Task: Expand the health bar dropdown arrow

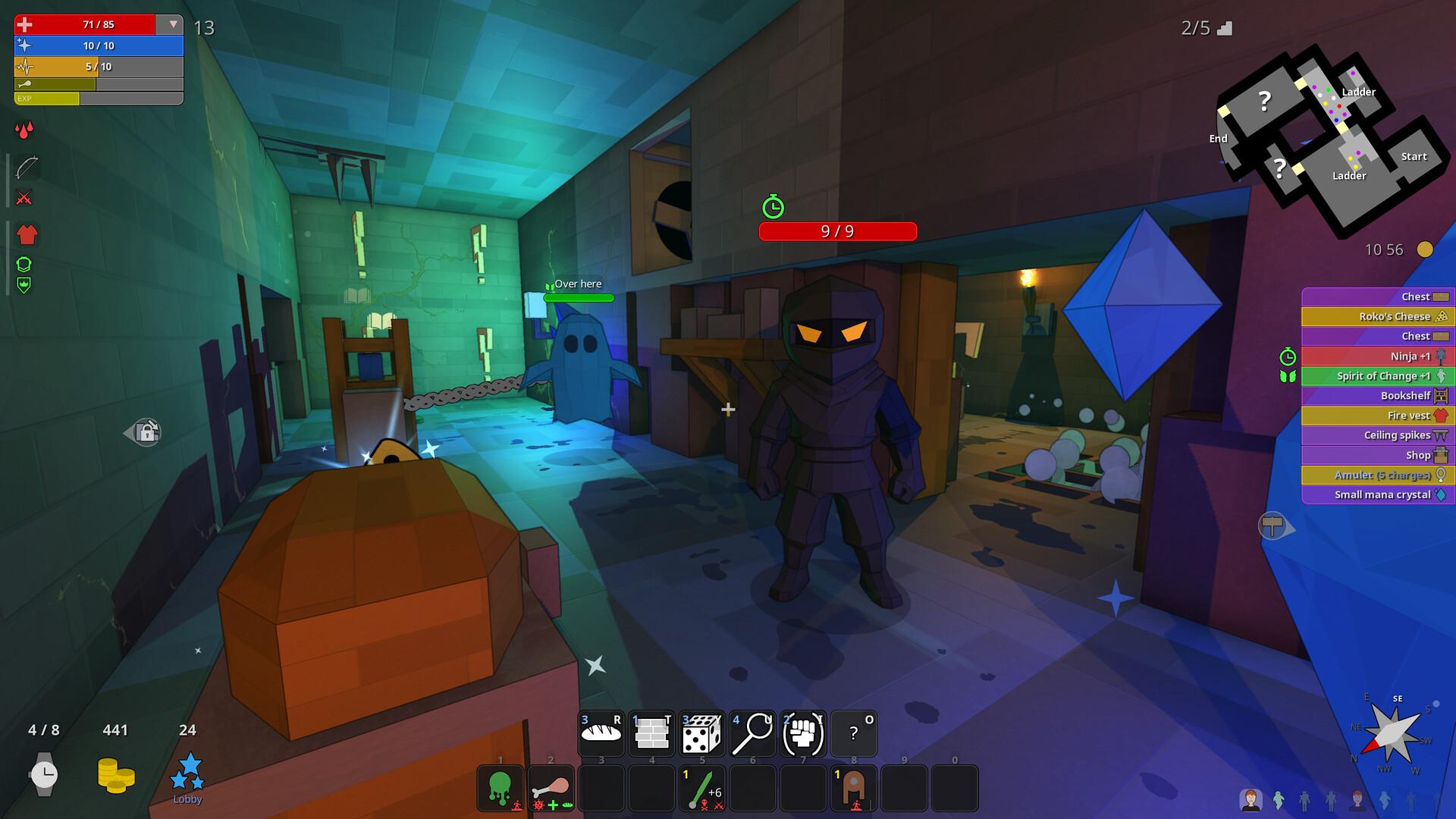Action: (x=173, y=24)
